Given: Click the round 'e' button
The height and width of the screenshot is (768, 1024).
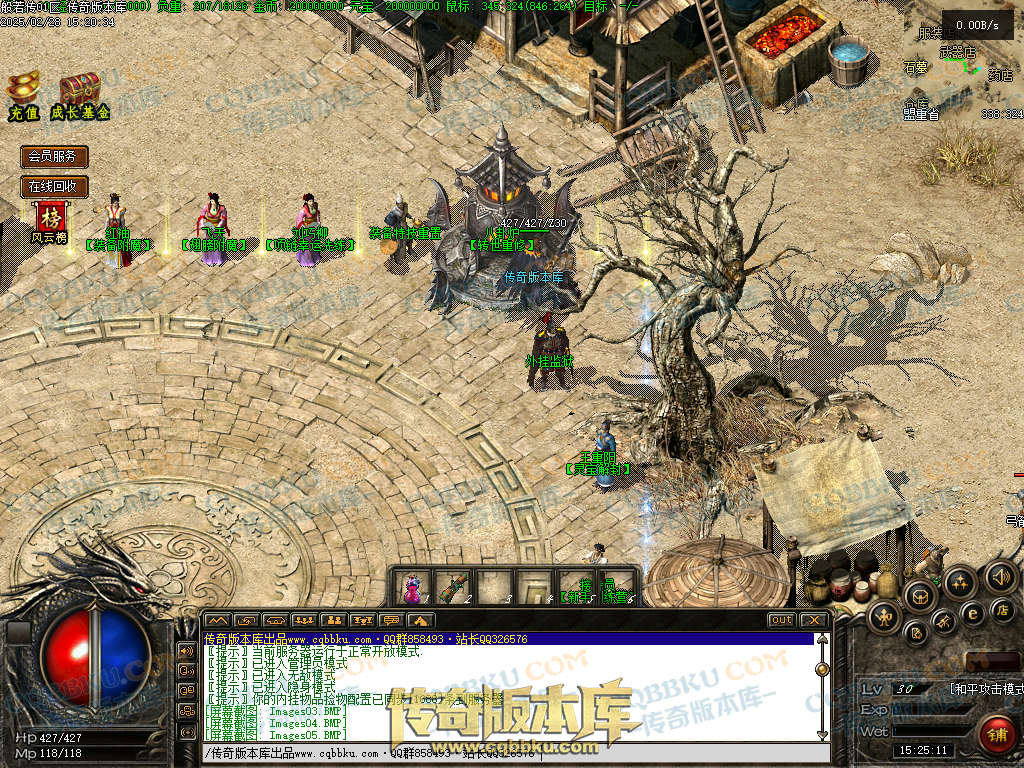Looking at the screenshot, I should (971, 613).
